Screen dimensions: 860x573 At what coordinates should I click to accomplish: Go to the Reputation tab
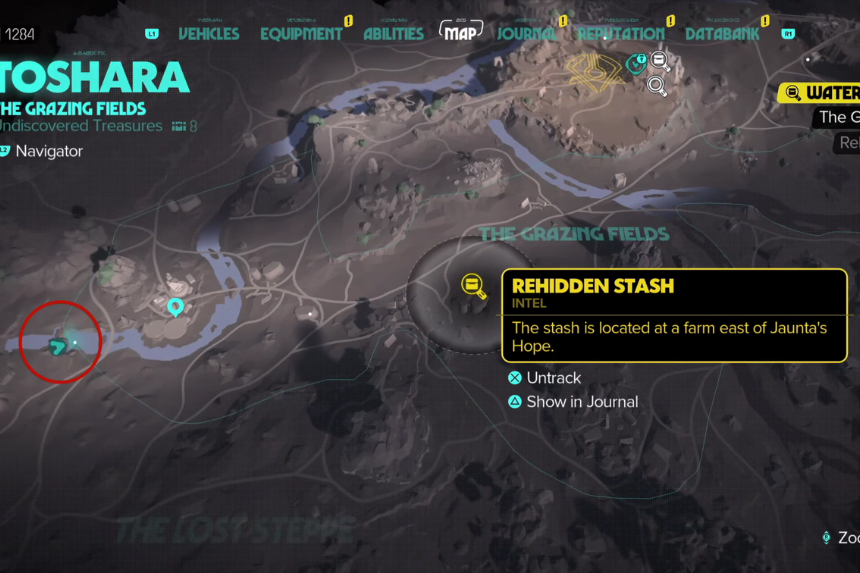(x=620, y=33)
